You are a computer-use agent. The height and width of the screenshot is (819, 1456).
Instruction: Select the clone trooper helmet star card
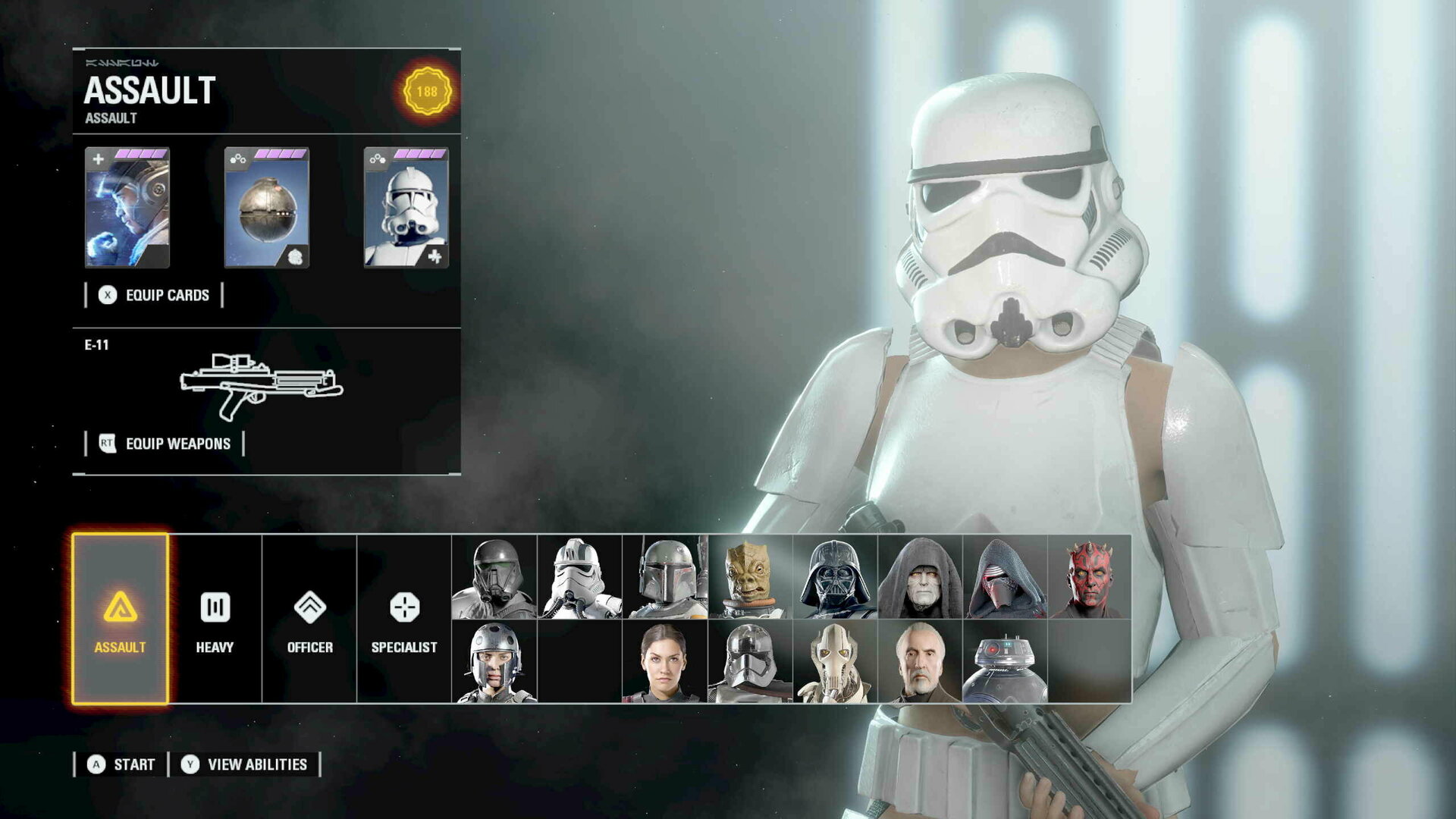(x=406, y=208)
